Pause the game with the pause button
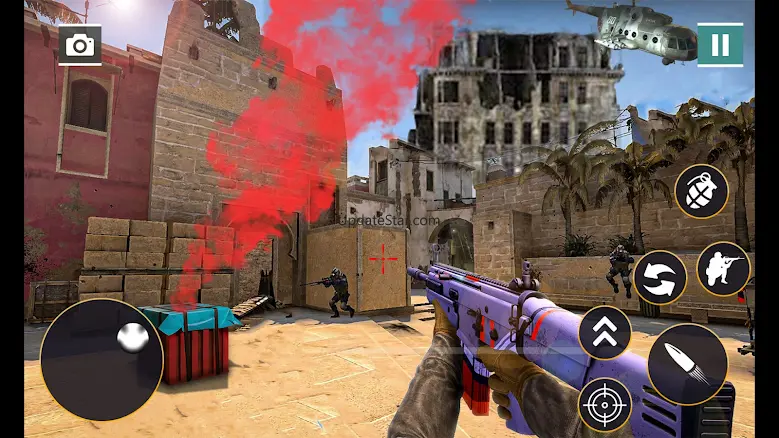Image resolution: width=779 pixels, height=438 pixels. [720, 45]
